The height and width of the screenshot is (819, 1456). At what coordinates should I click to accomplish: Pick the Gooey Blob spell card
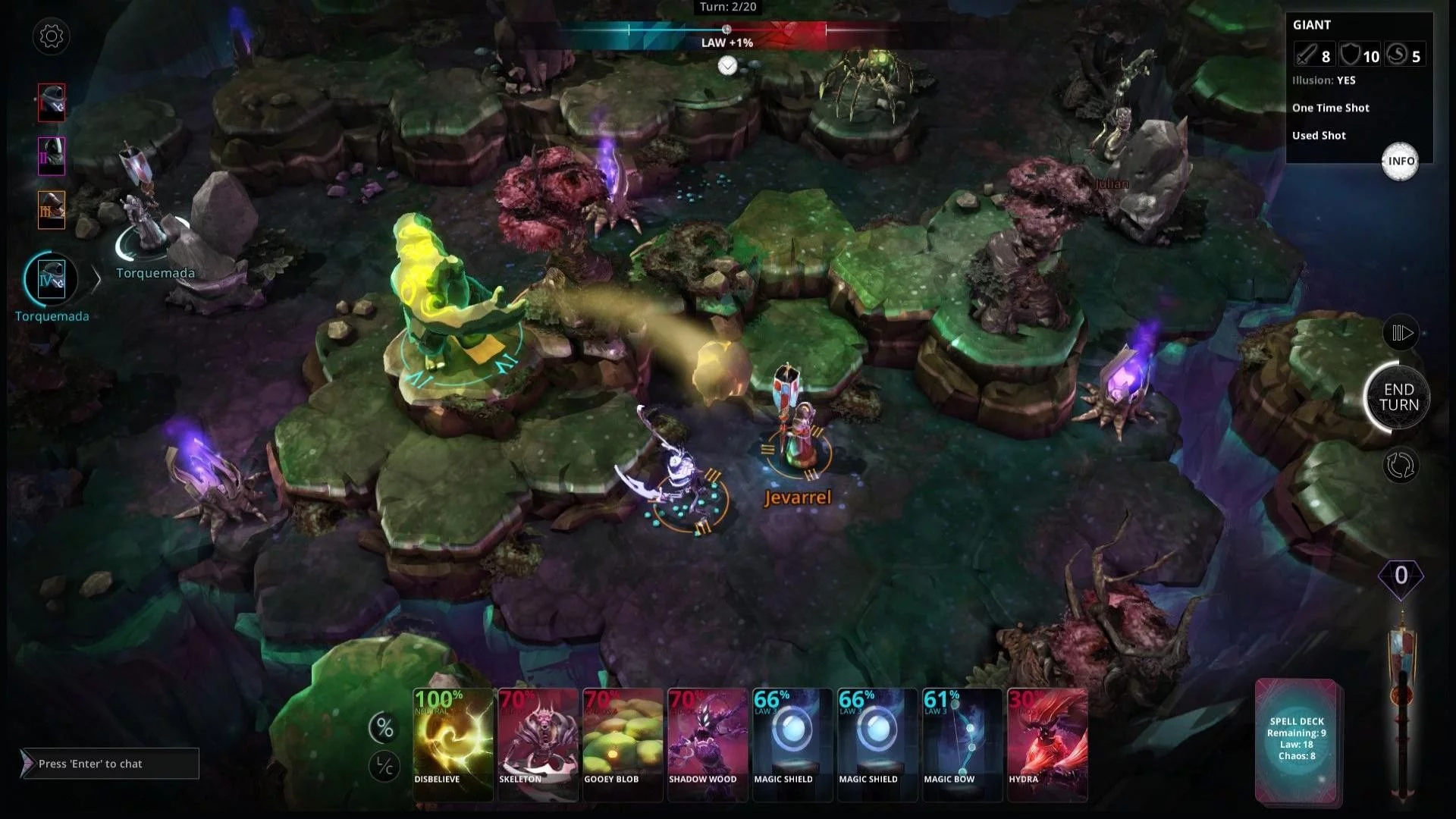point(623,743)
